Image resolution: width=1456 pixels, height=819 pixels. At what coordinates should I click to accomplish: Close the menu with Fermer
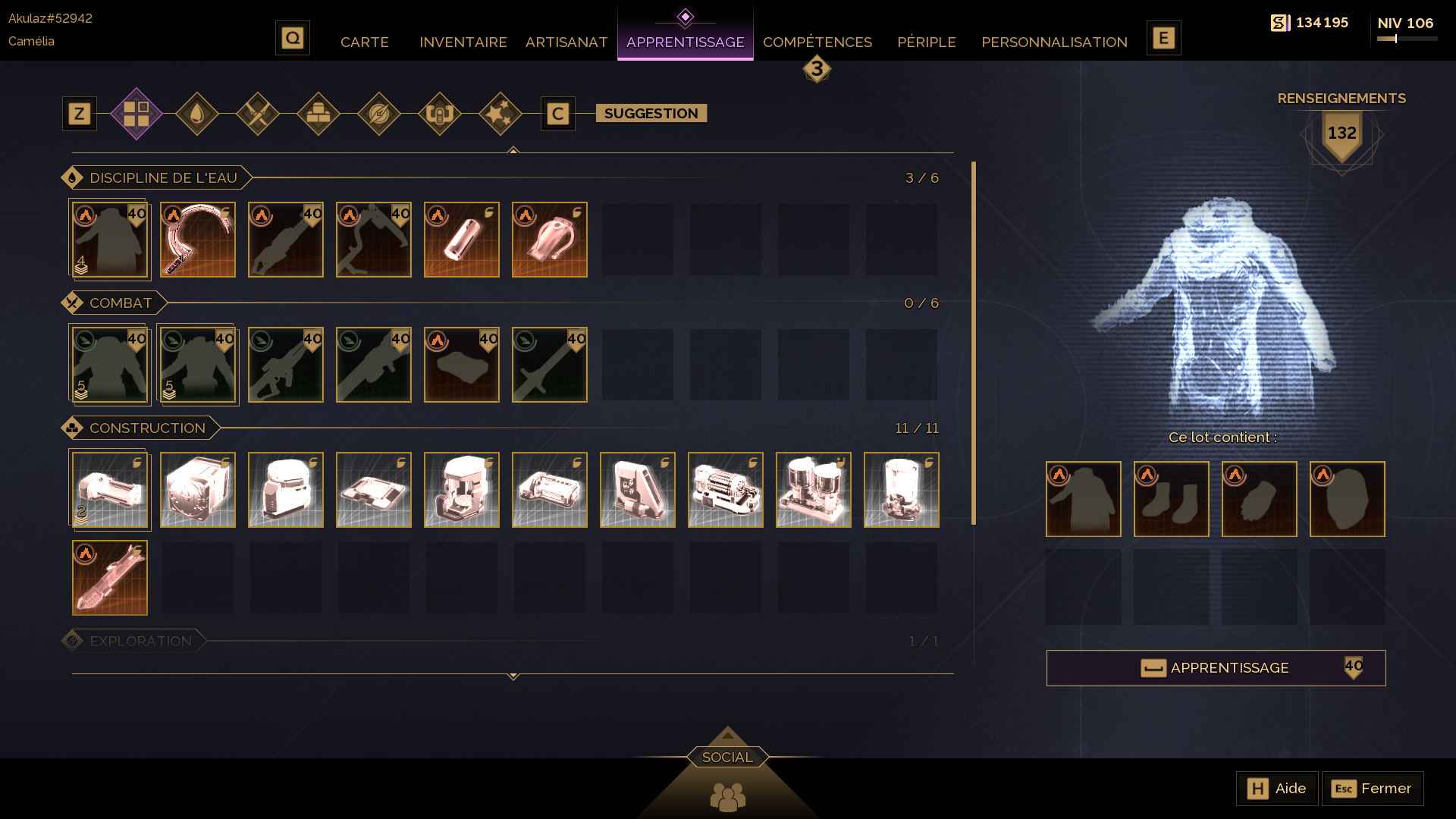pos(1373,789)
